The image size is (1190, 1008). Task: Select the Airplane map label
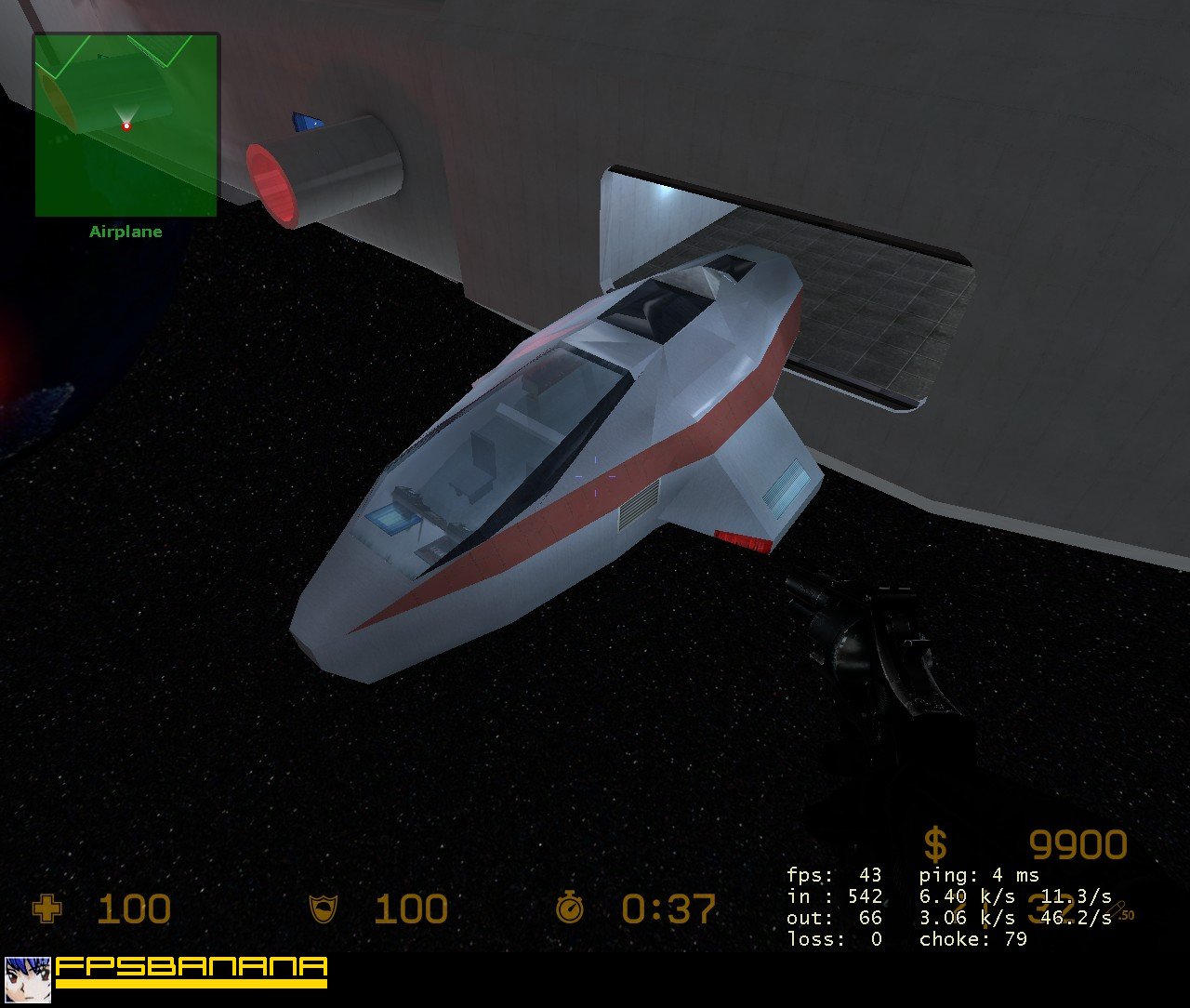pos(126,231)
